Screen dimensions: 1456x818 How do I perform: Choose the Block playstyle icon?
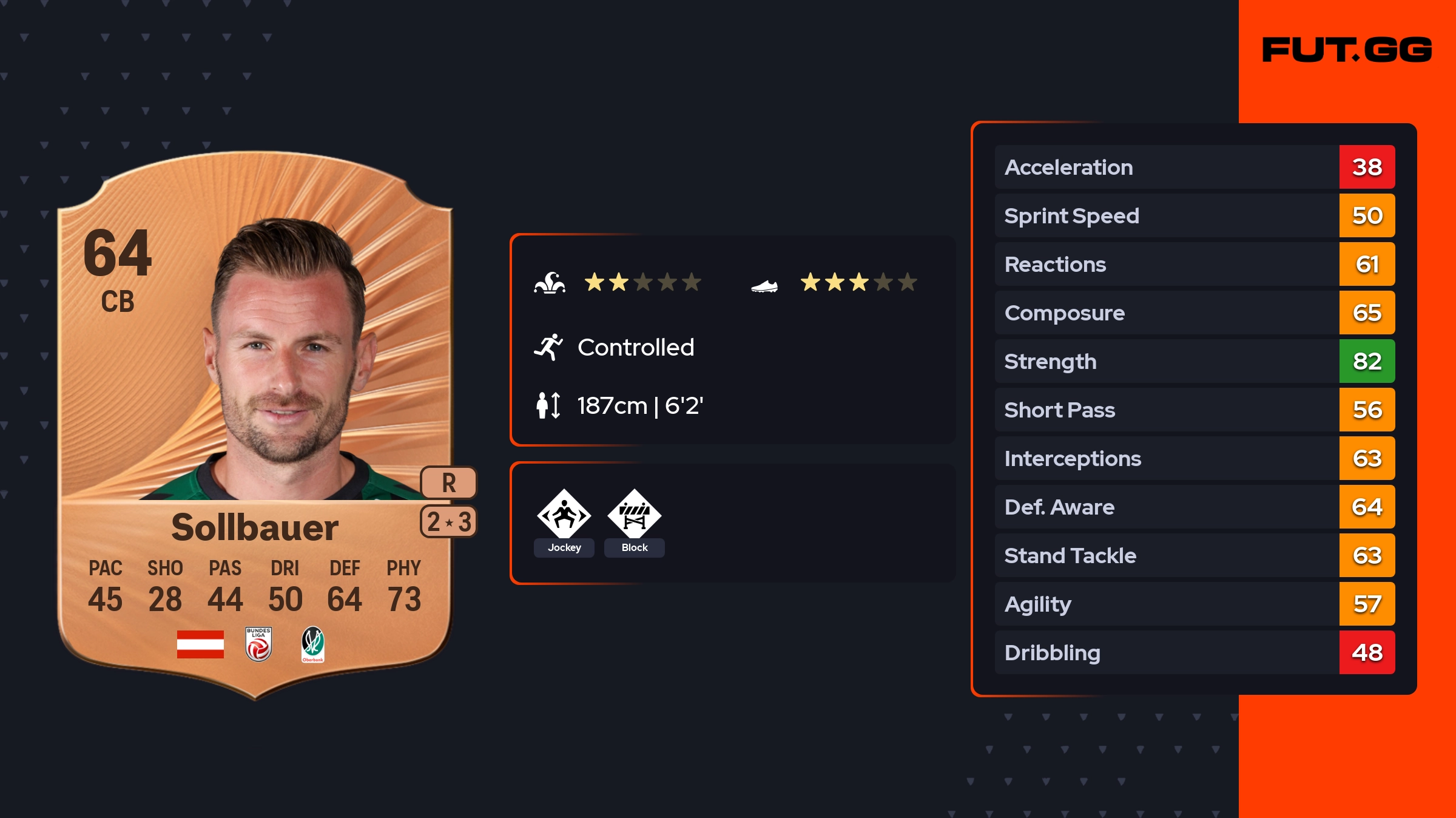tap(635, 515)
